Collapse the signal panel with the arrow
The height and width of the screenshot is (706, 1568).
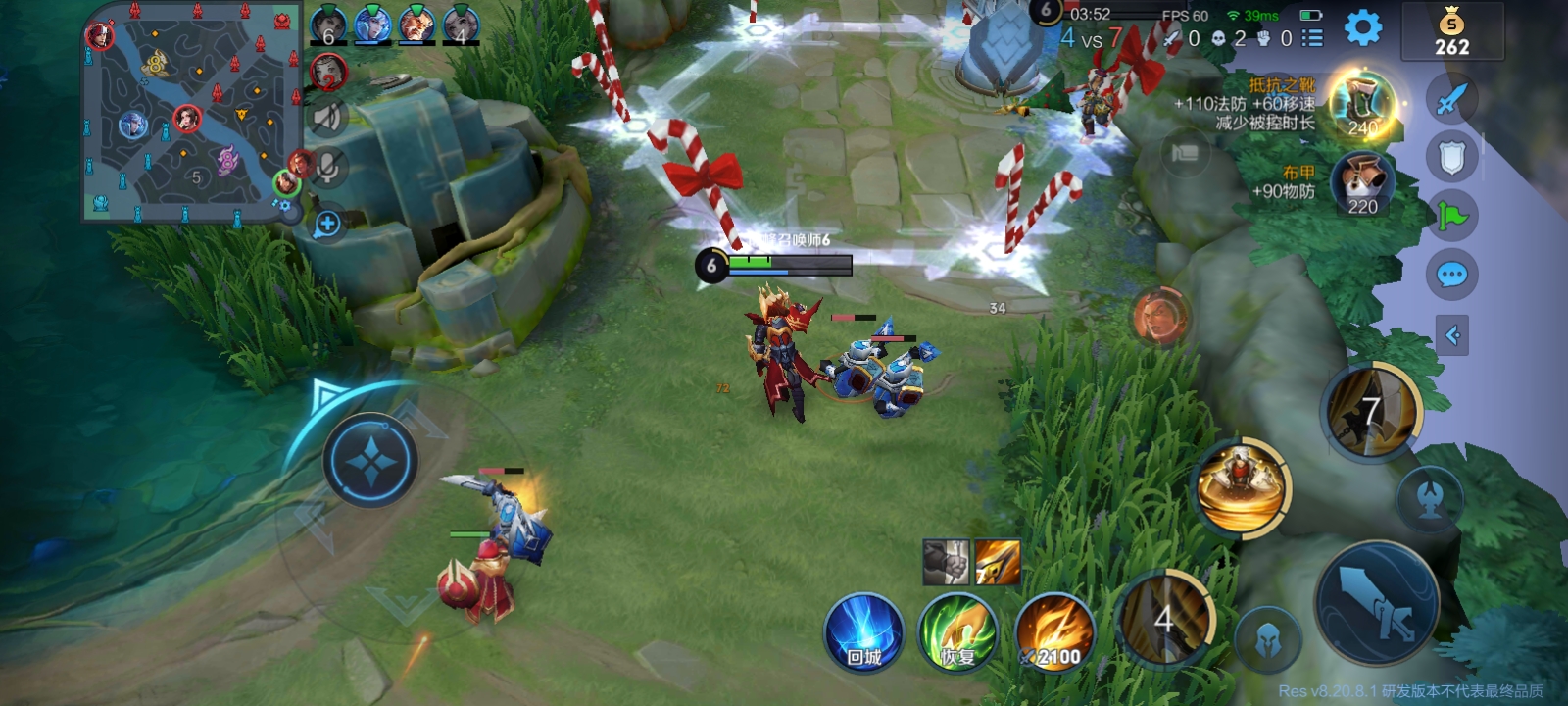(x=1451, y=336)
